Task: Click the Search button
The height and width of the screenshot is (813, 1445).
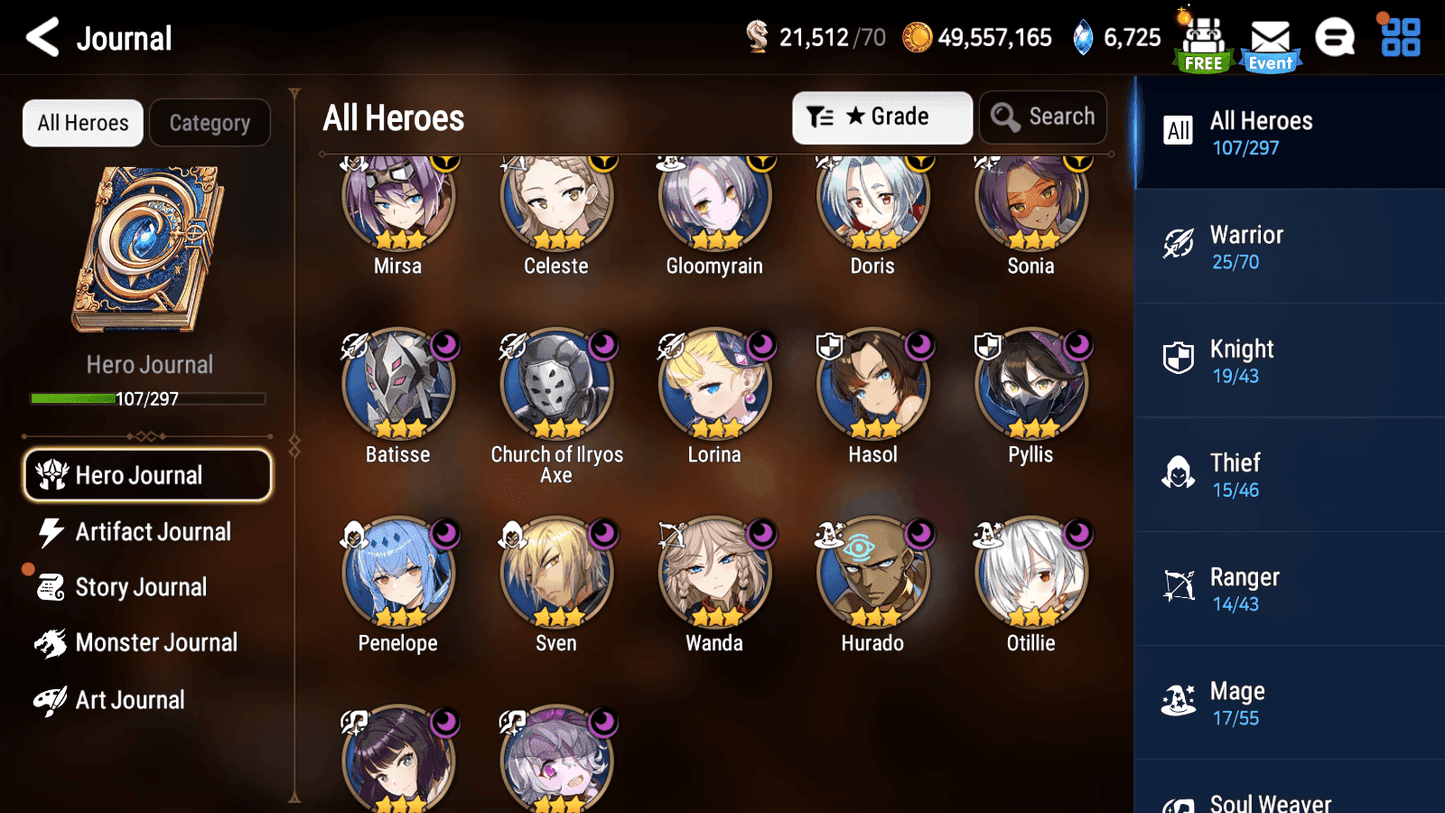Action: coord(1043,117)
